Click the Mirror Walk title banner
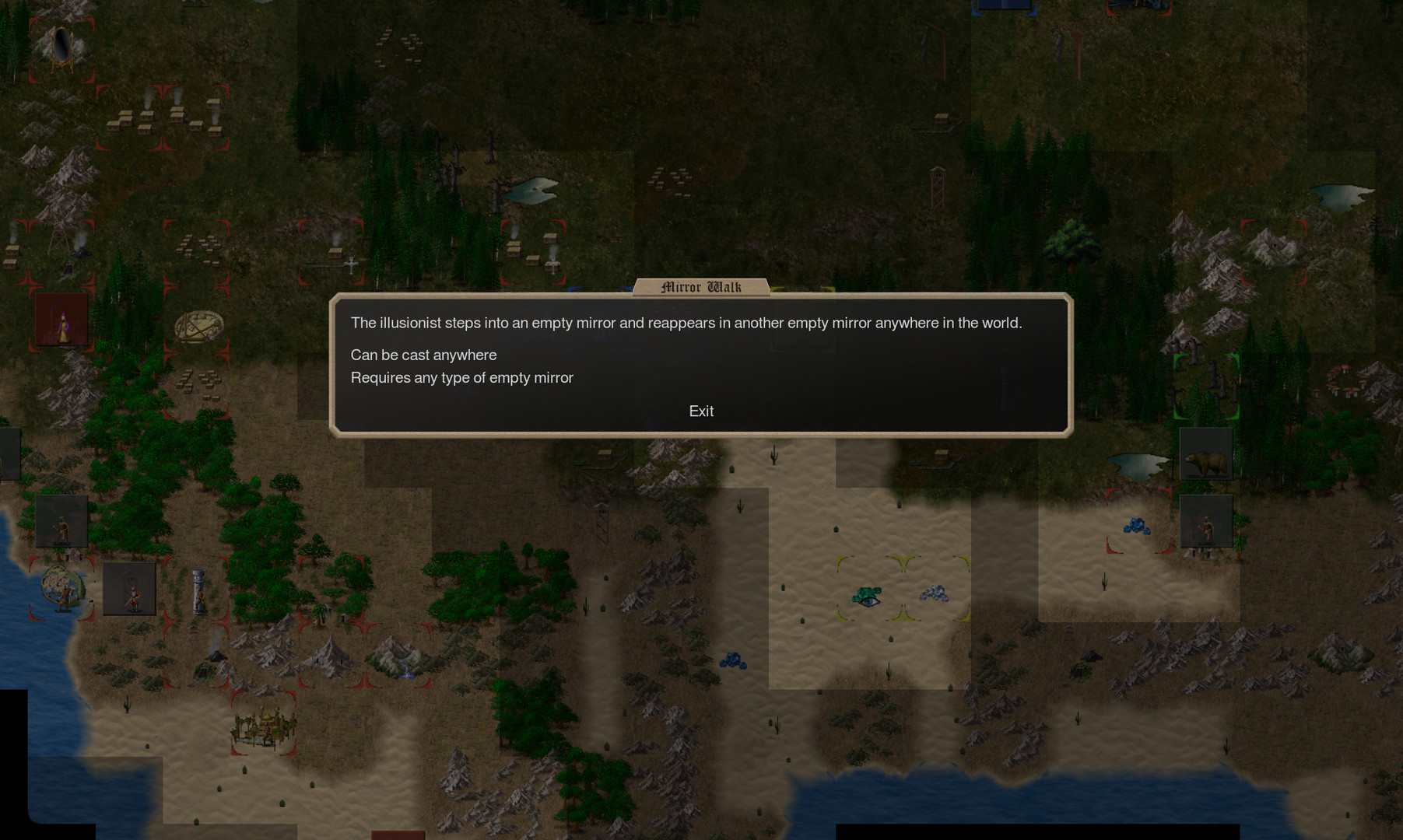 [x=702, y=286]
